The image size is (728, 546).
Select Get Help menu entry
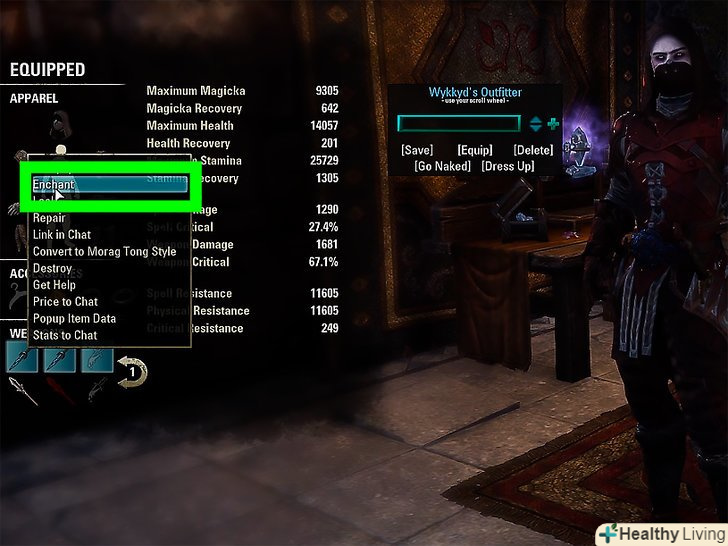click(x=54, y=285)
